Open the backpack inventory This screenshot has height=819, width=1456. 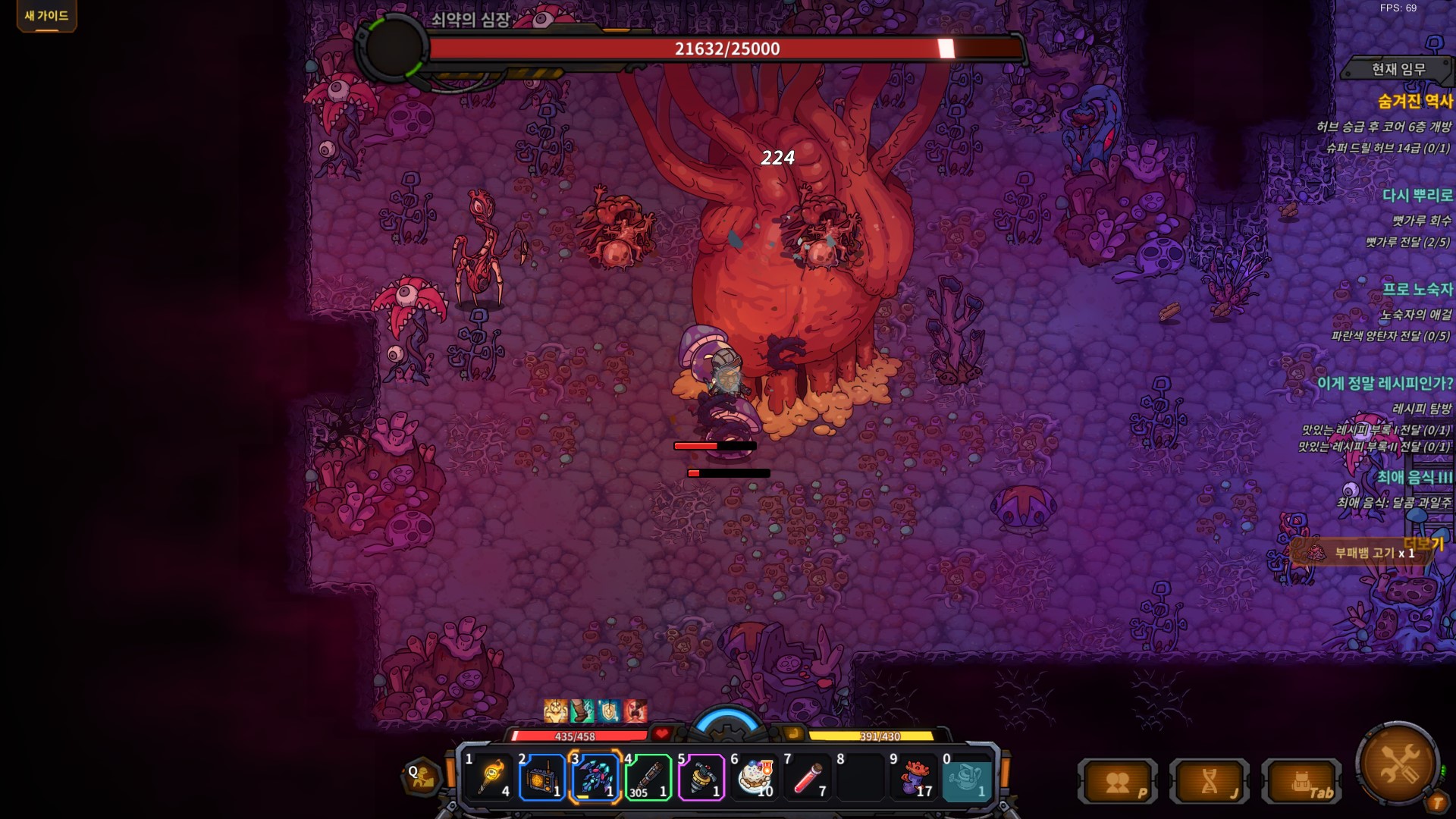coord(1301,783)
